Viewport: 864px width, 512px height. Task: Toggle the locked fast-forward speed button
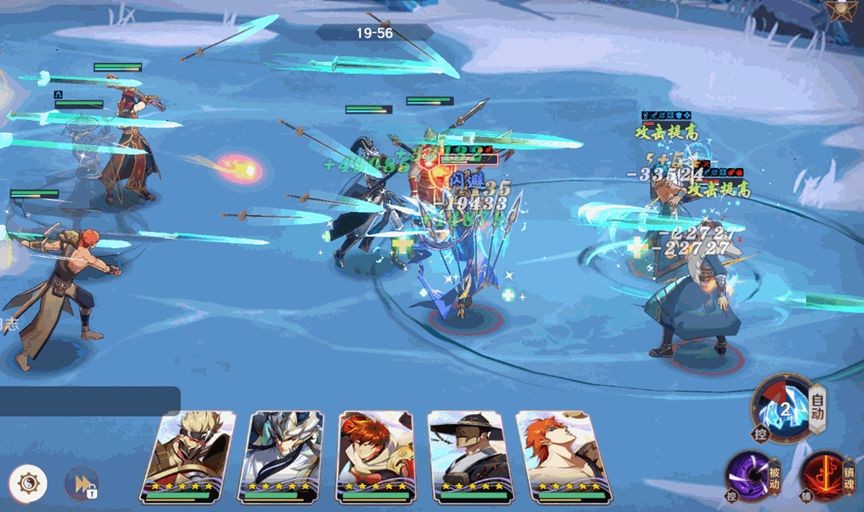pos(81,484)
